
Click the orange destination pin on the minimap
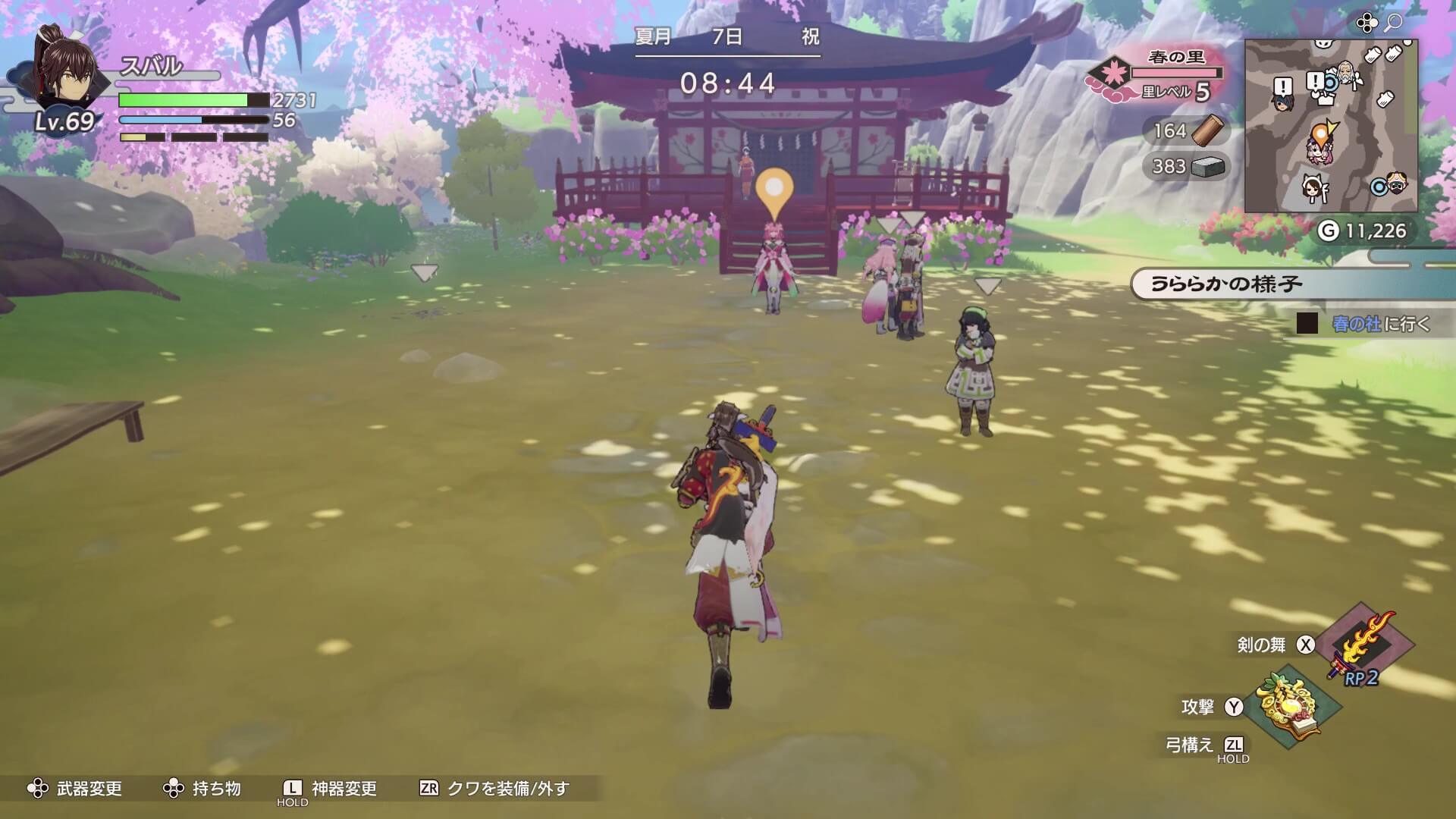[1321, 131]
